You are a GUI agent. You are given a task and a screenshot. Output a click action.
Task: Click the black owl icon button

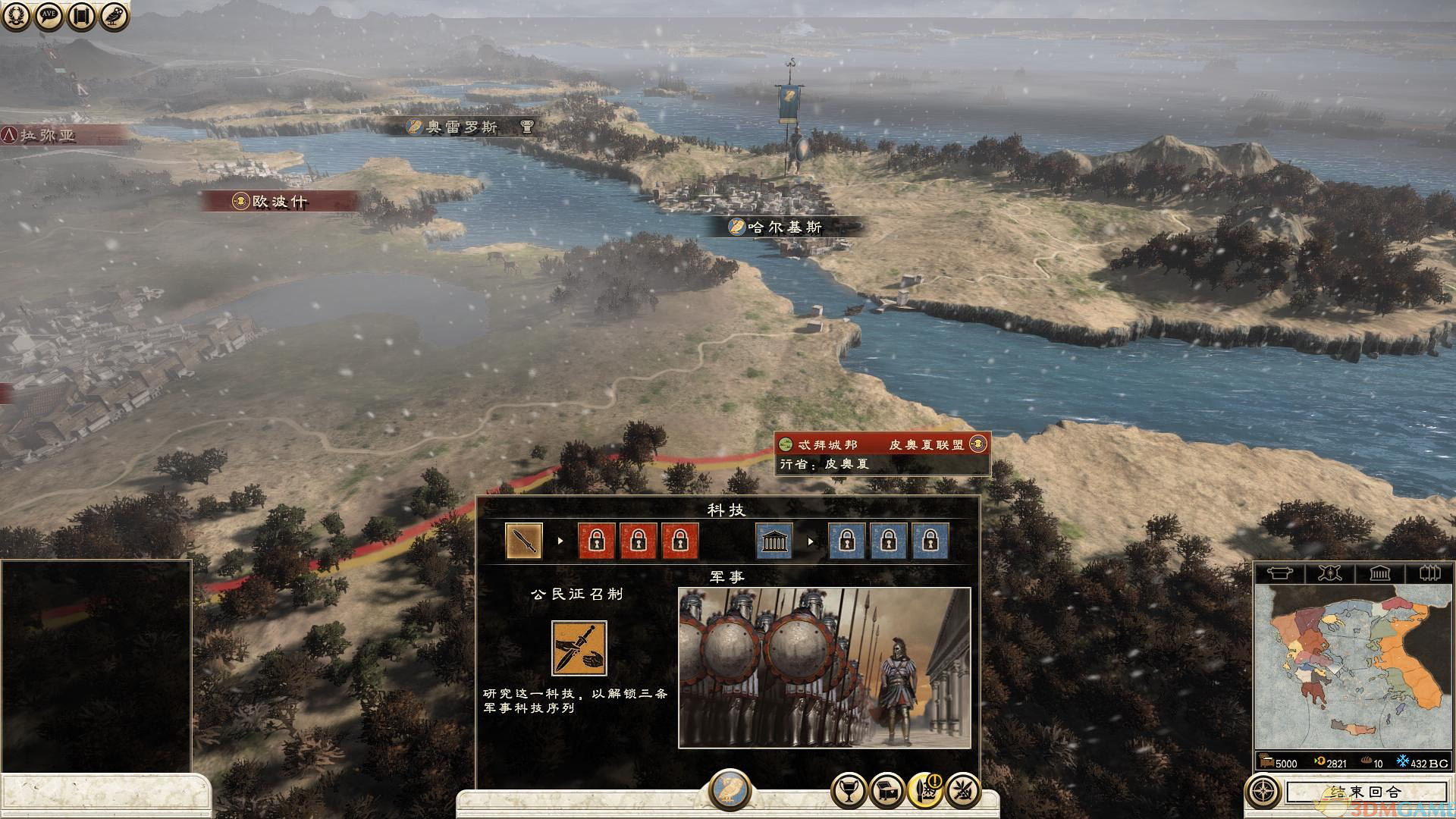(115, 16)
